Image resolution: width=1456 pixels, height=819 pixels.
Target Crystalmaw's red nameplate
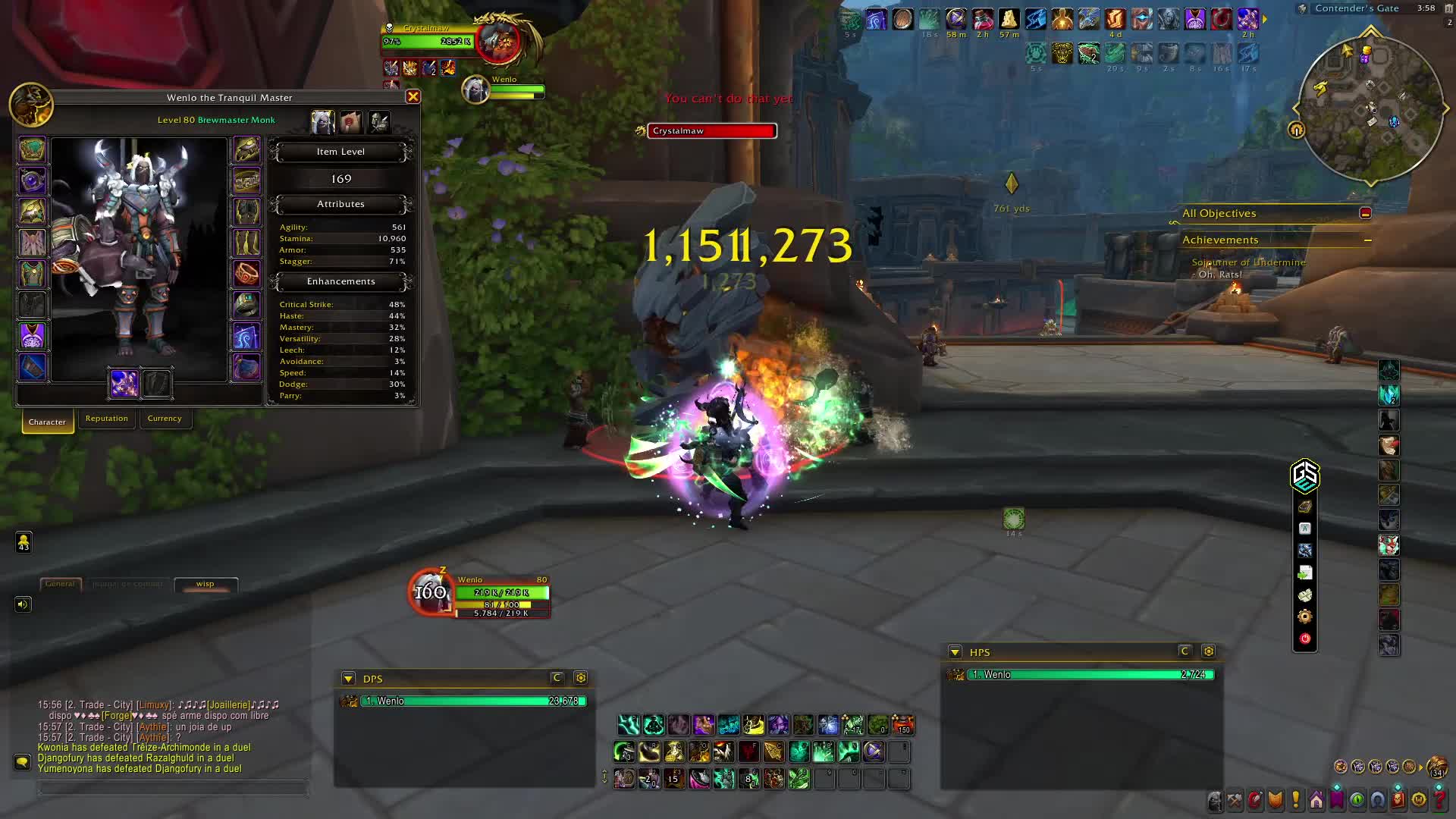pos(711,131)
